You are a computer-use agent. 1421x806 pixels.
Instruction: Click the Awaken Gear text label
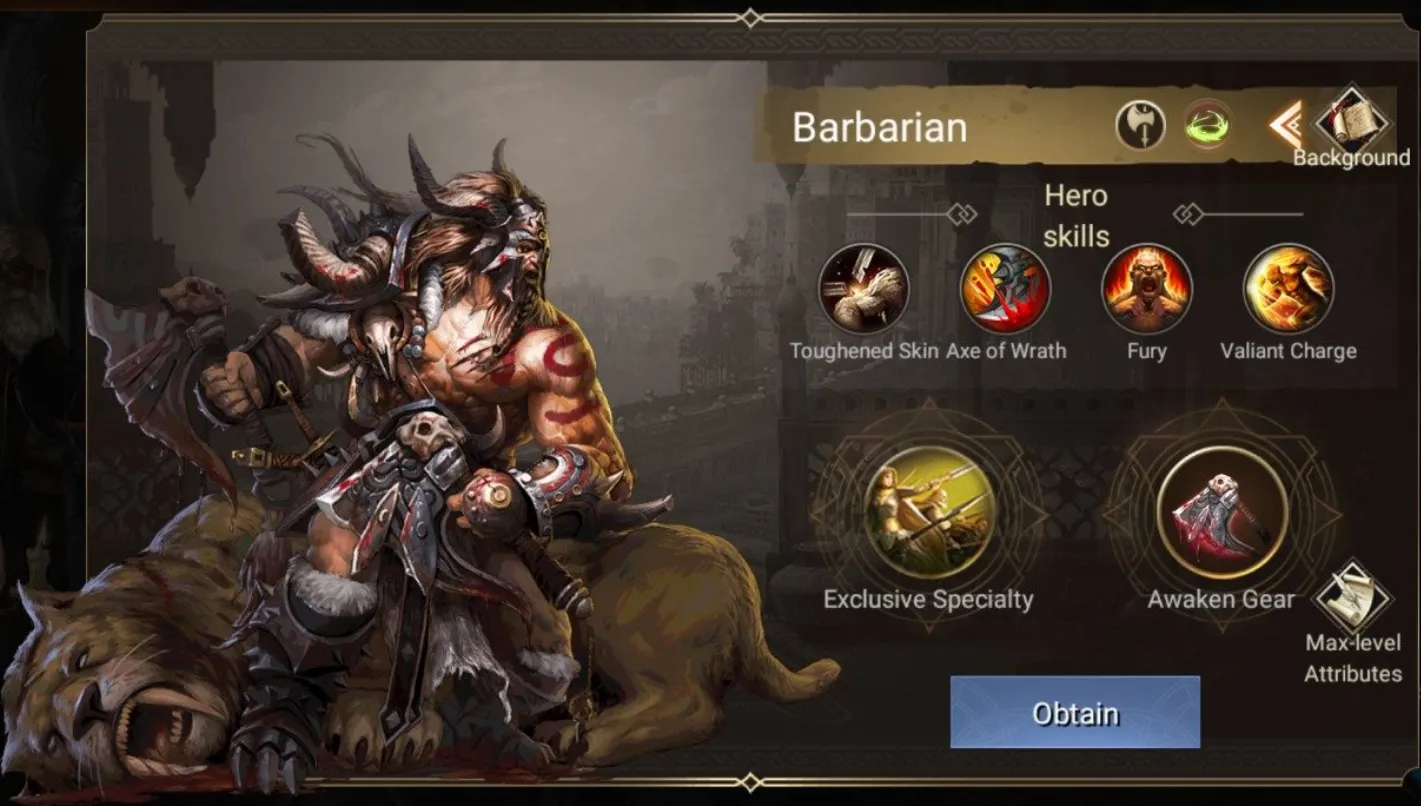click(1220, 599)
